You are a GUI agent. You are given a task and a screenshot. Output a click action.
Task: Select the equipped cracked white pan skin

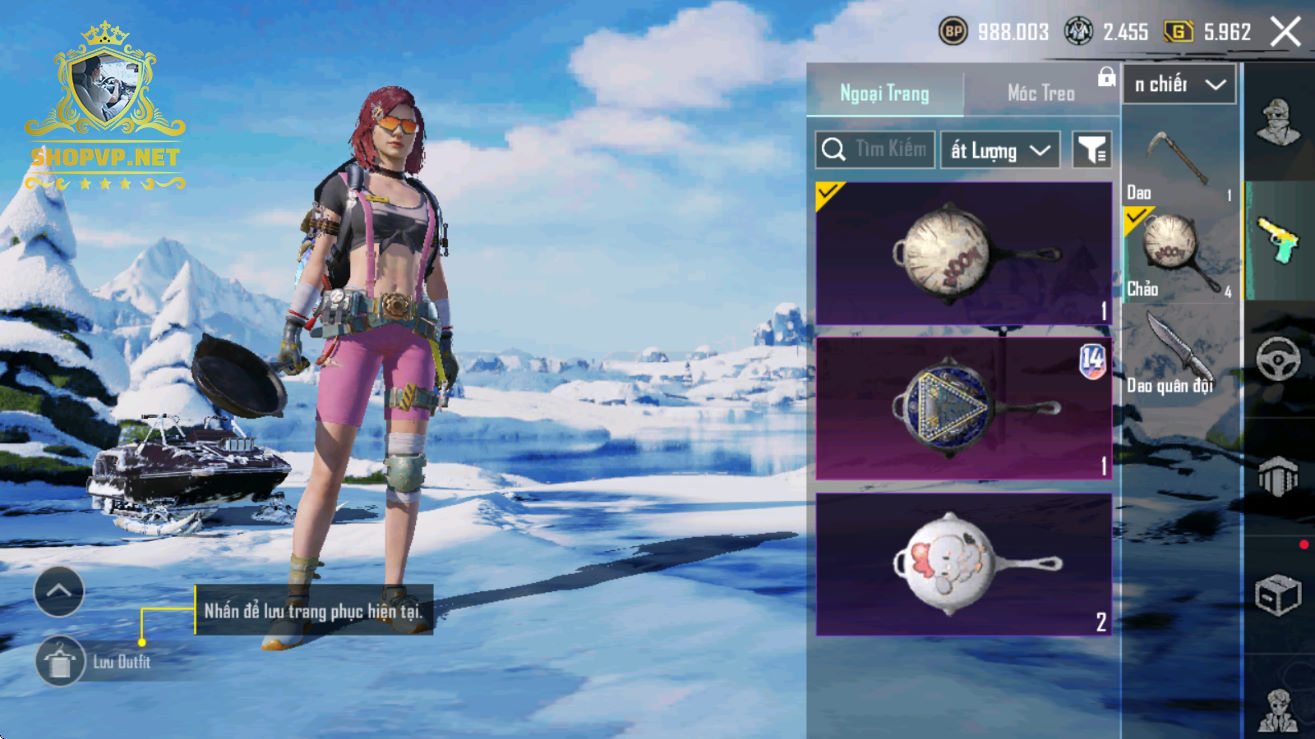pos(964,254)
